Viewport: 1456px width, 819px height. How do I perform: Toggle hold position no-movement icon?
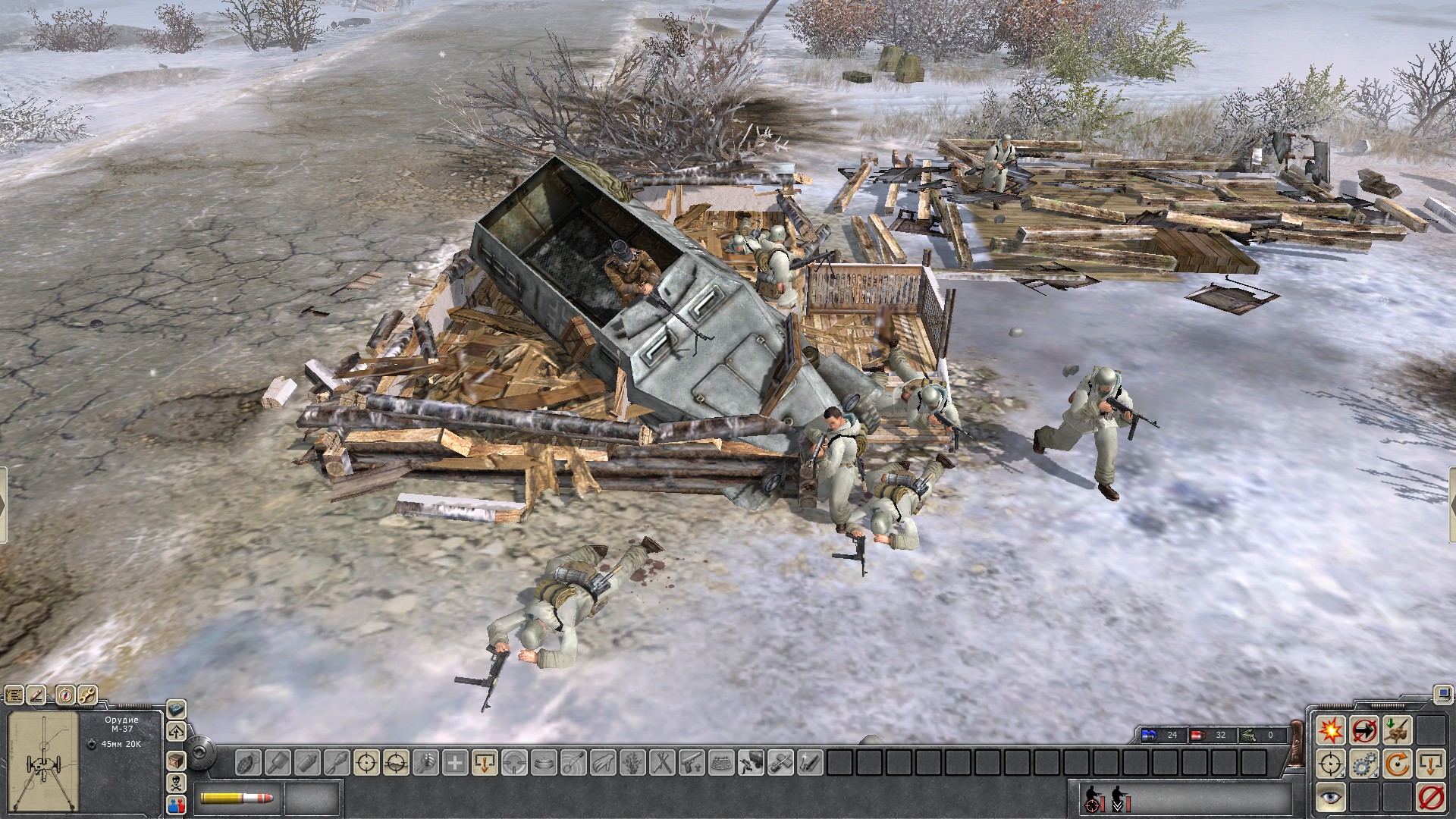pyautogui.click(x=1363, y=731)
